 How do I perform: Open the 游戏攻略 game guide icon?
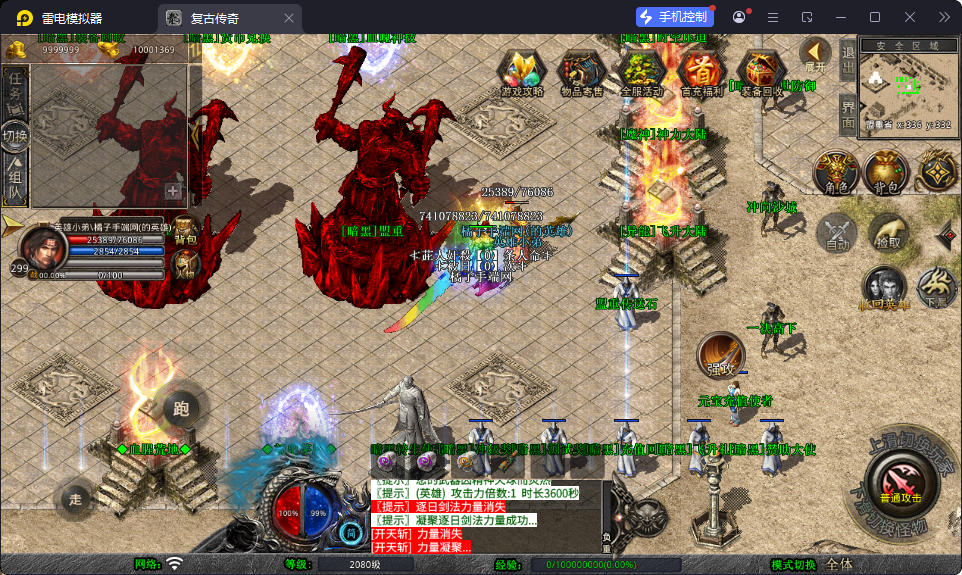521,72
